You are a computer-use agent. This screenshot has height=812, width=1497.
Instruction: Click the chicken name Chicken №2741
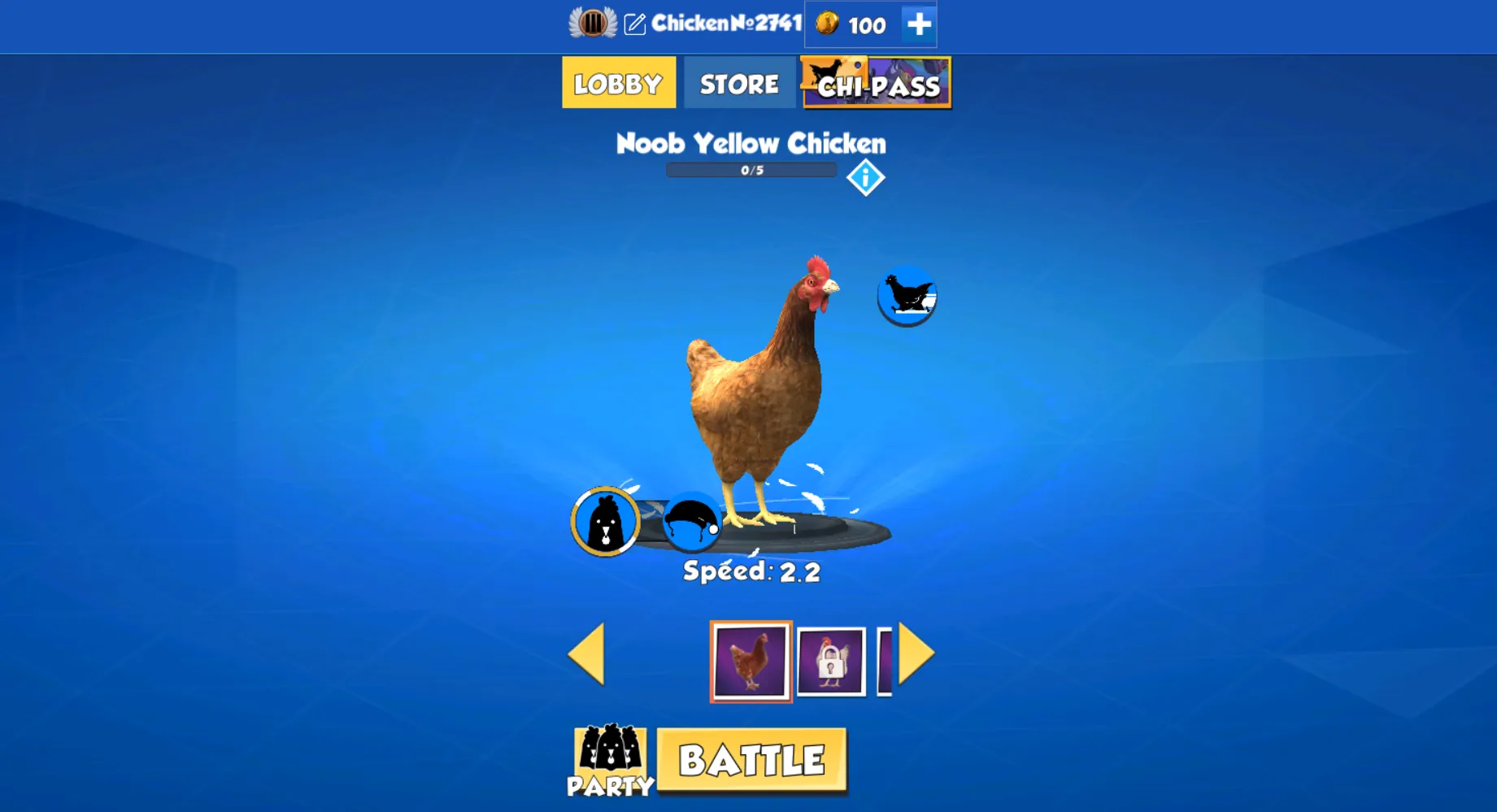click(x=724, y=24)
